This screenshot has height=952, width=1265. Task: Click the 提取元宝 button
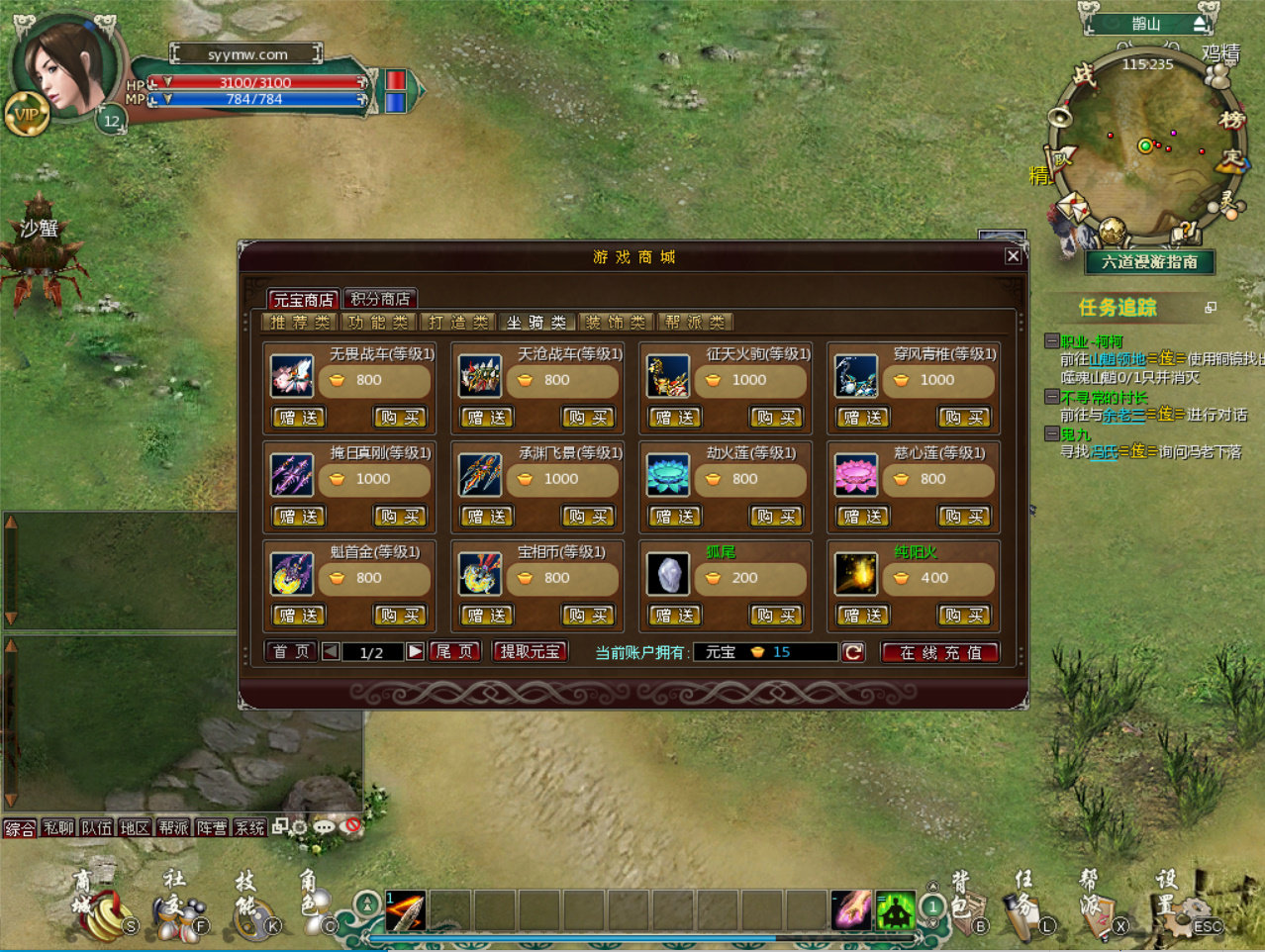pyautogui.click(x=531, y=652)
